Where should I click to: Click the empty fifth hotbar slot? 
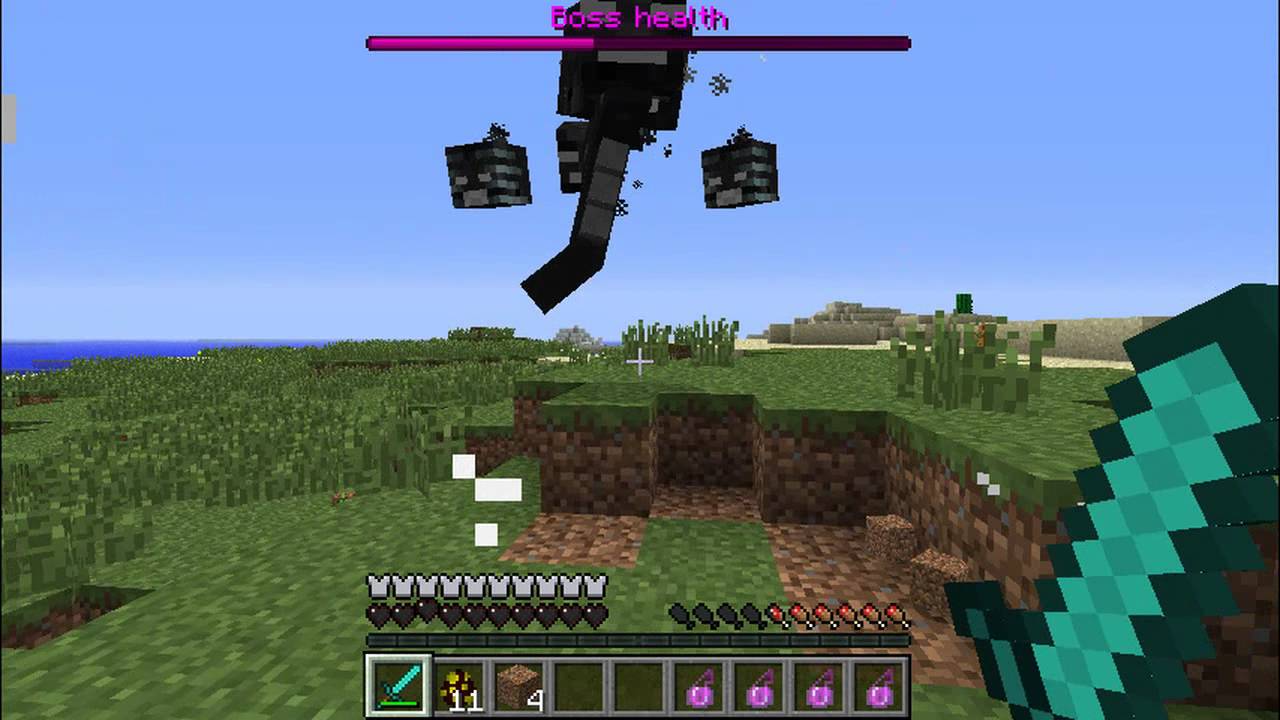click(x=635, y=684)
